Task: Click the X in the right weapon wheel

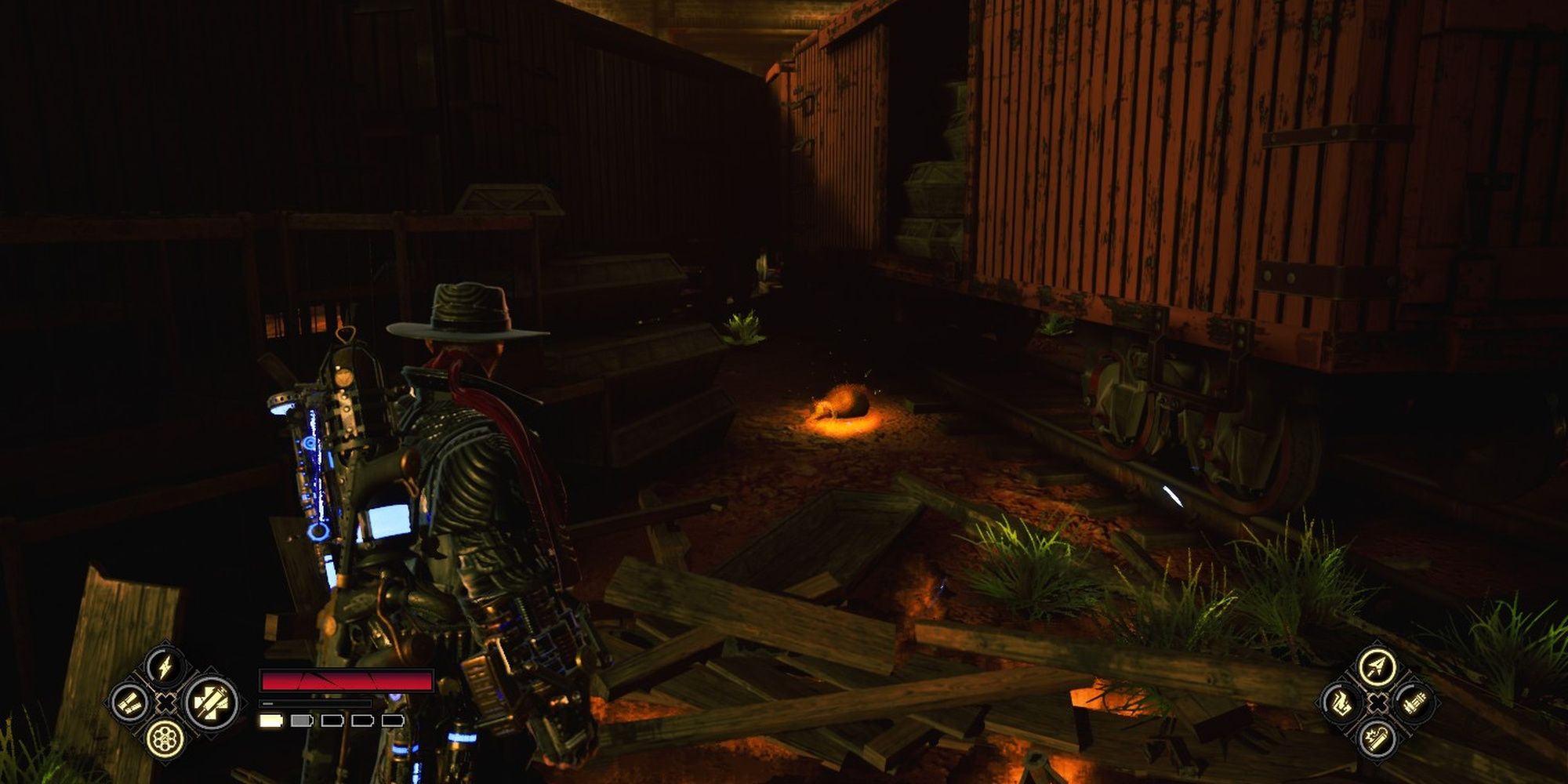Action: pyautogui.click(x=1377, y=702)
